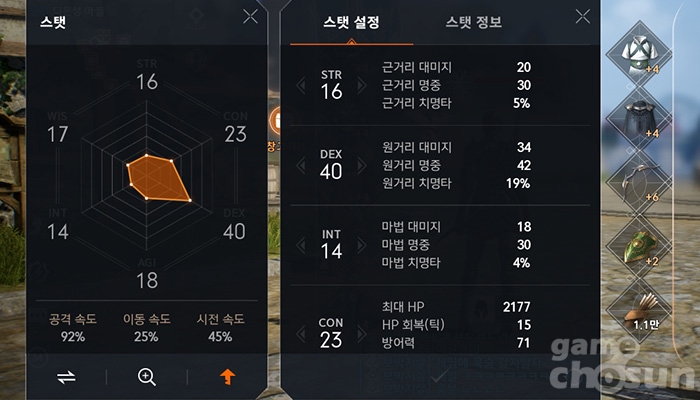Select the 스탯 설정 tab

point(353,22)
